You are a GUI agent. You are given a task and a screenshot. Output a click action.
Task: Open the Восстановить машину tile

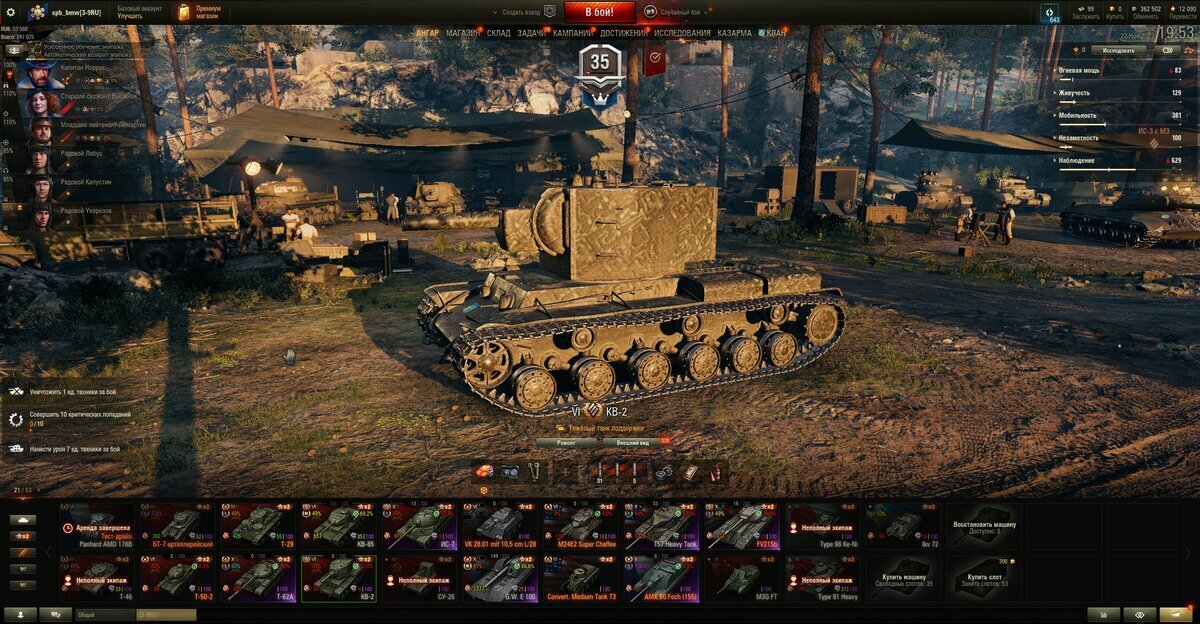985,525
